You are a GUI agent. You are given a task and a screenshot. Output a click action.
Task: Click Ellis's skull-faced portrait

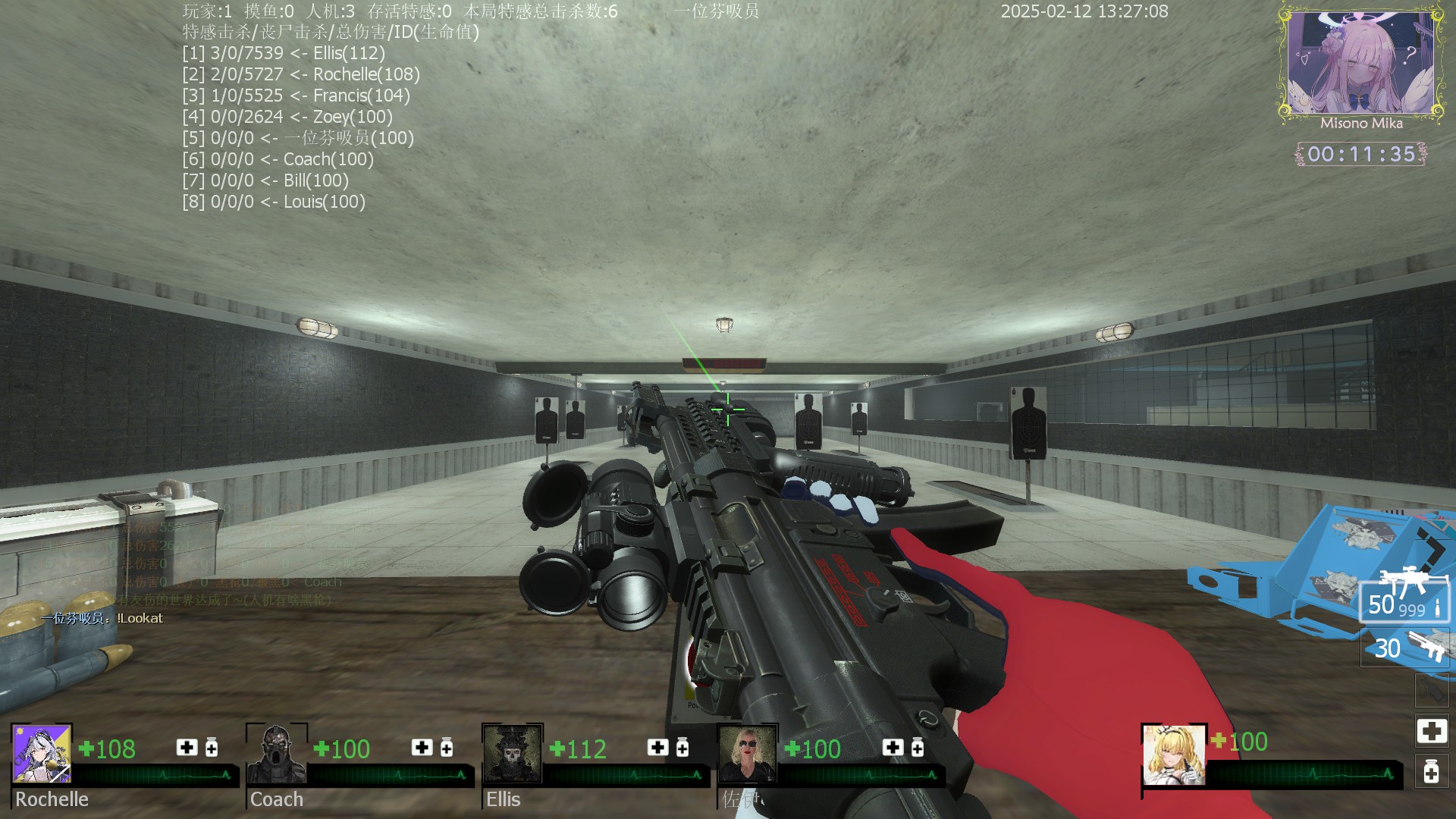(512, 753)
